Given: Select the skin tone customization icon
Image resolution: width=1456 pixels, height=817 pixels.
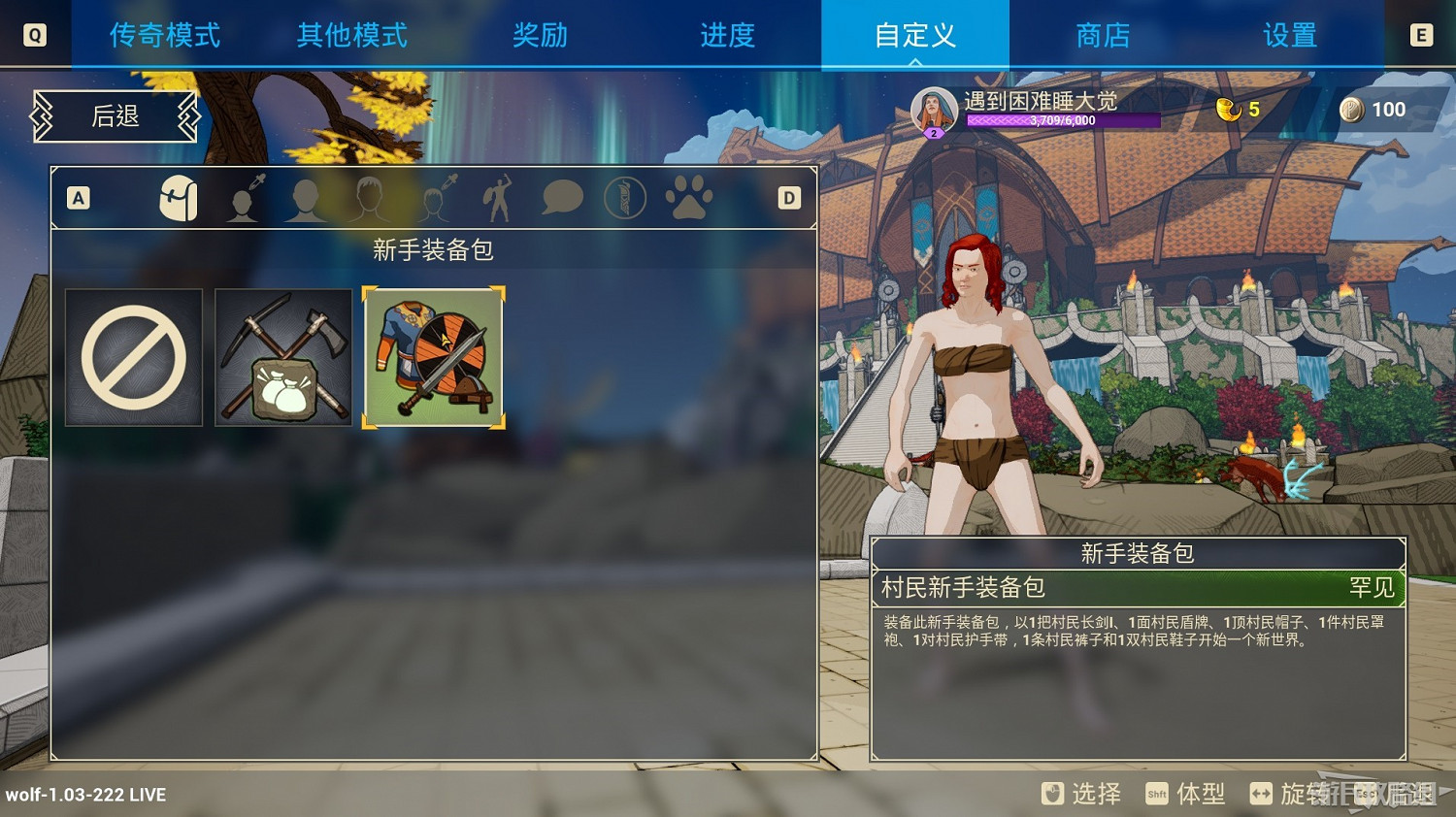Looking at the screenshot, I should coord(243,197).
